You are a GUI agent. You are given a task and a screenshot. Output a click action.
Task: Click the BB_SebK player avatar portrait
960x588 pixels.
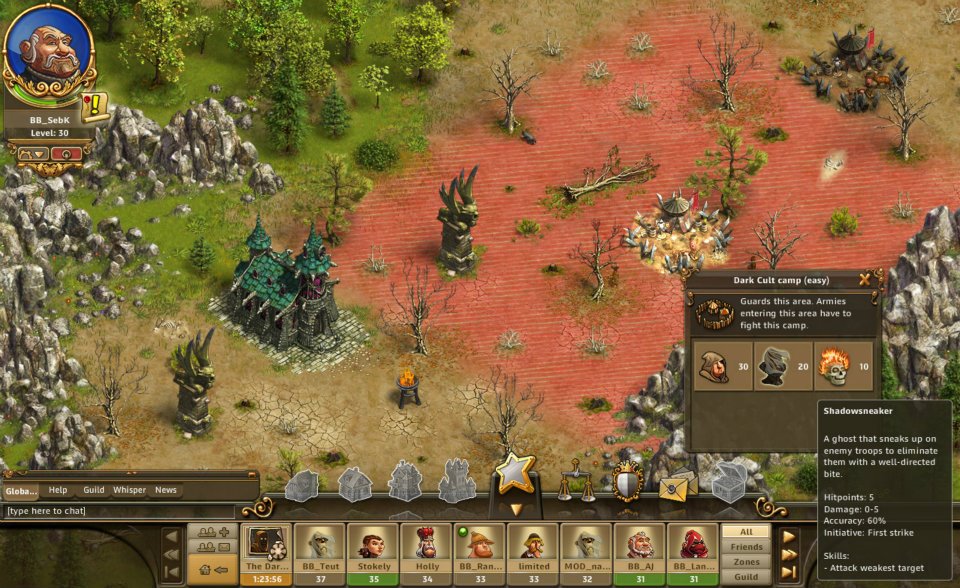[48, 48]
